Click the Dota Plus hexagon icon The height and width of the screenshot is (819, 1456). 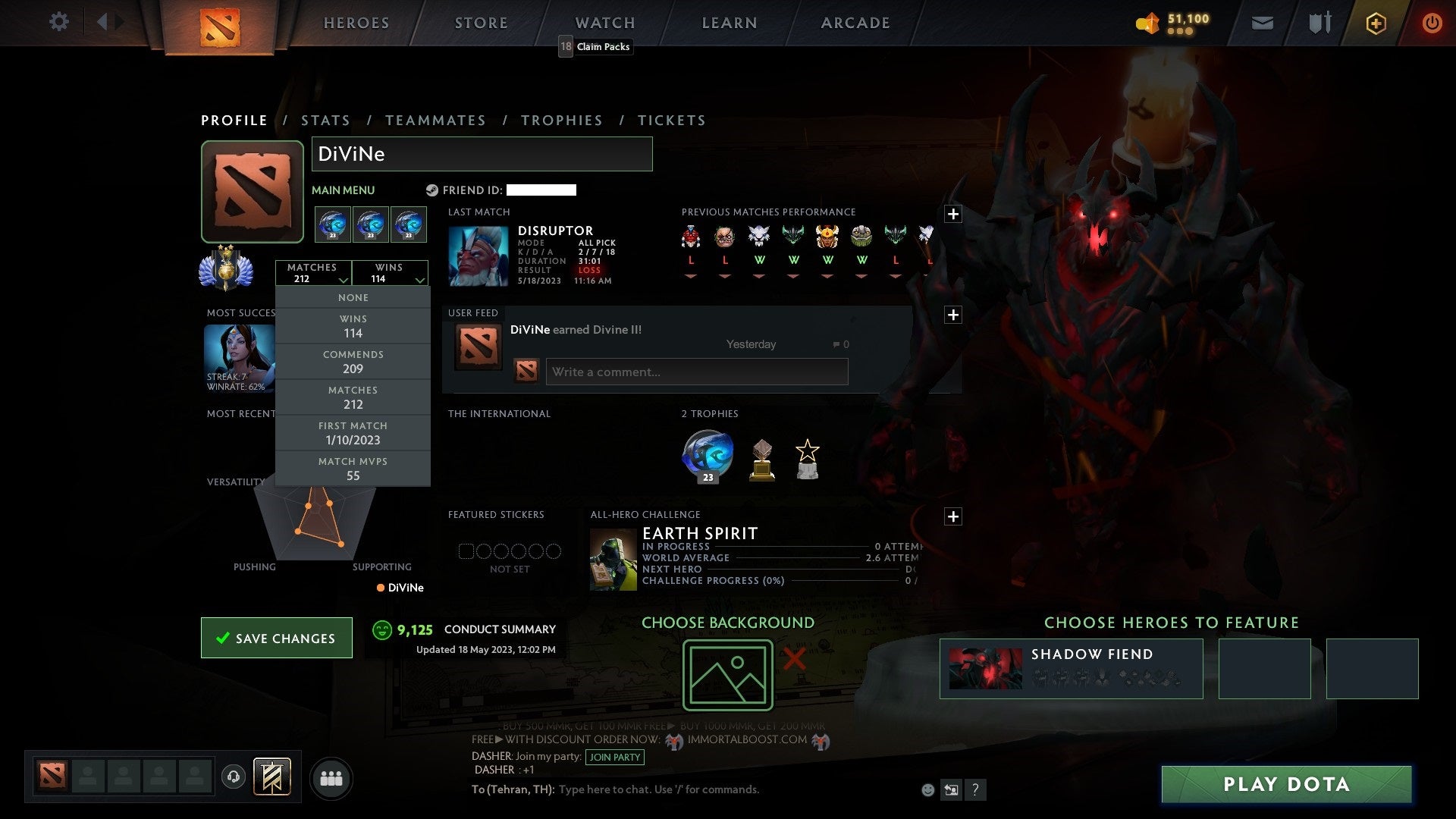(1376, 23)
